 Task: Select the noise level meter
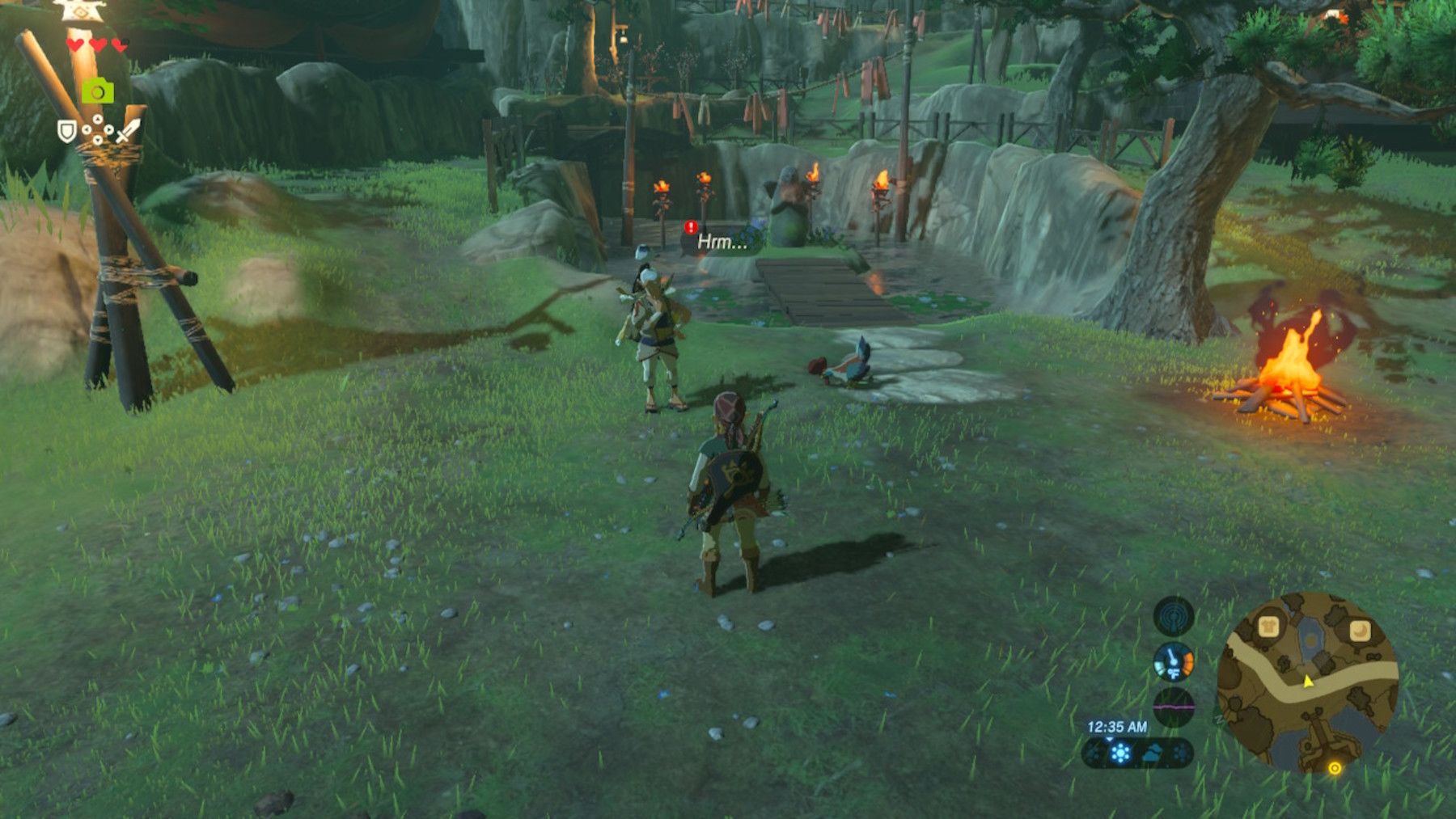[1174, 706]
